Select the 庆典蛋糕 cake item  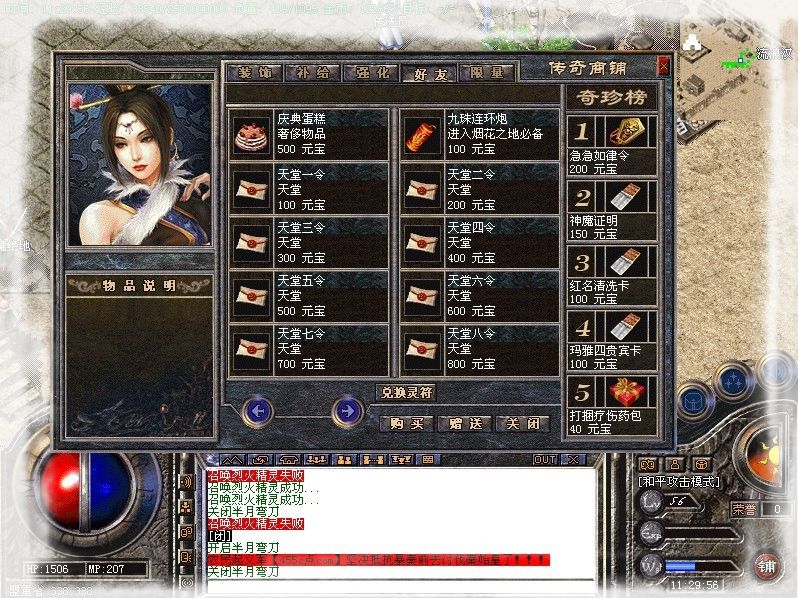tap(308, 133)
